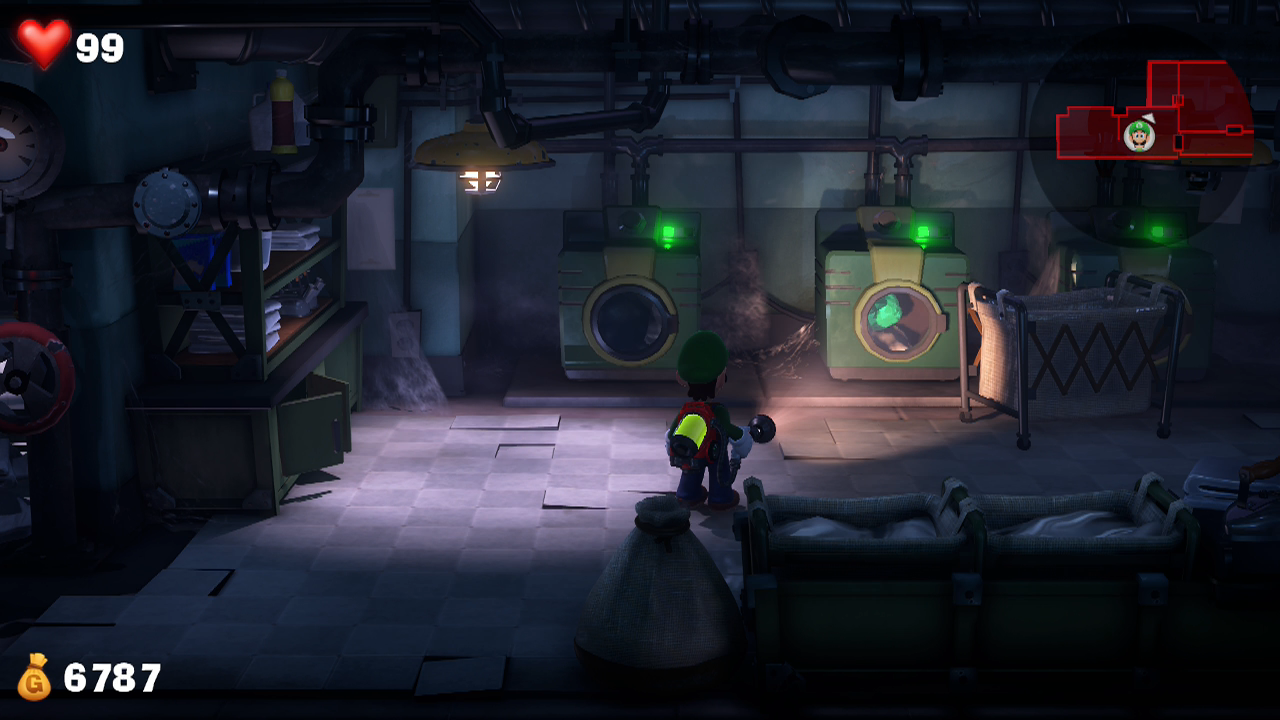Click the red heart health icon
Image resolution: width=1280 pixels, height=720 pixels.
[44, 42]
